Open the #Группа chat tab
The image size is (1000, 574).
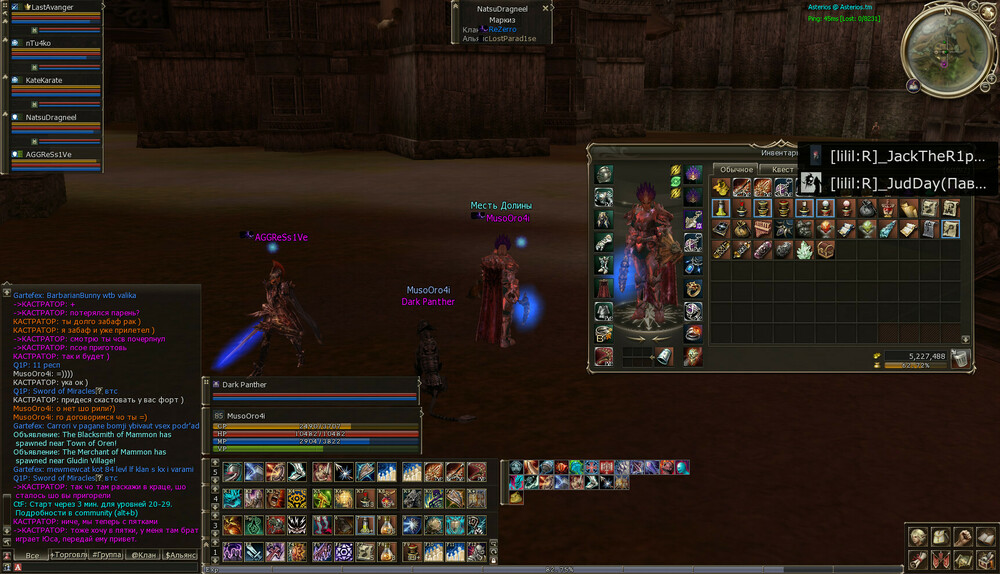(x=107, y=554)
